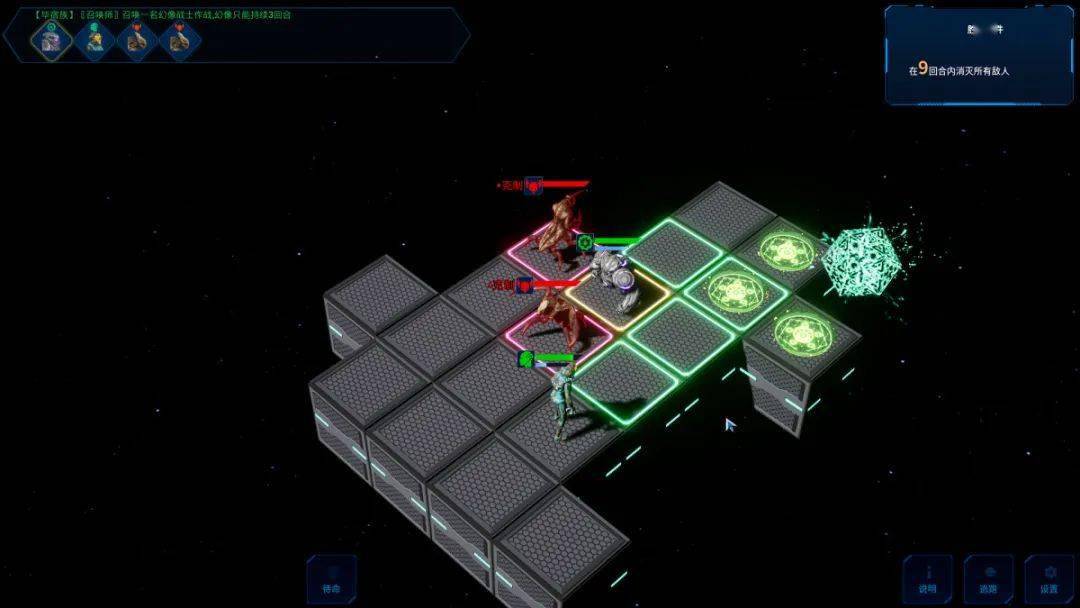Select the white robot portrait in turn order
Image resolution: width=1080 pixels, height=608 pixels.
(x=50, y=40)
